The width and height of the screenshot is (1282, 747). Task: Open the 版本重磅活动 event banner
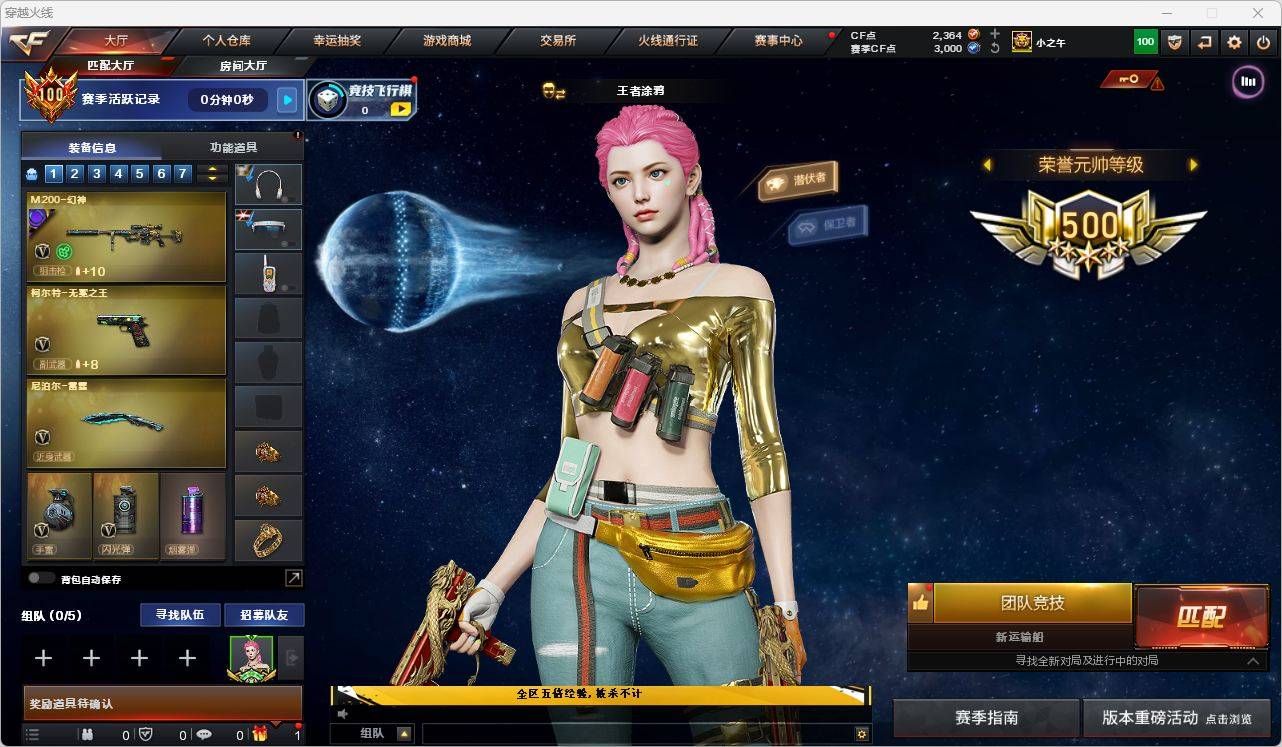tap(1176, 717)
